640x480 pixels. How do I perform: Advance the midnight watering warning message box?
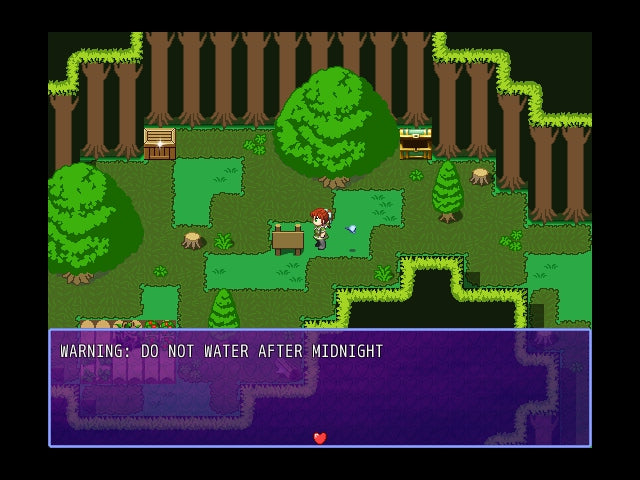coord(320,388)
